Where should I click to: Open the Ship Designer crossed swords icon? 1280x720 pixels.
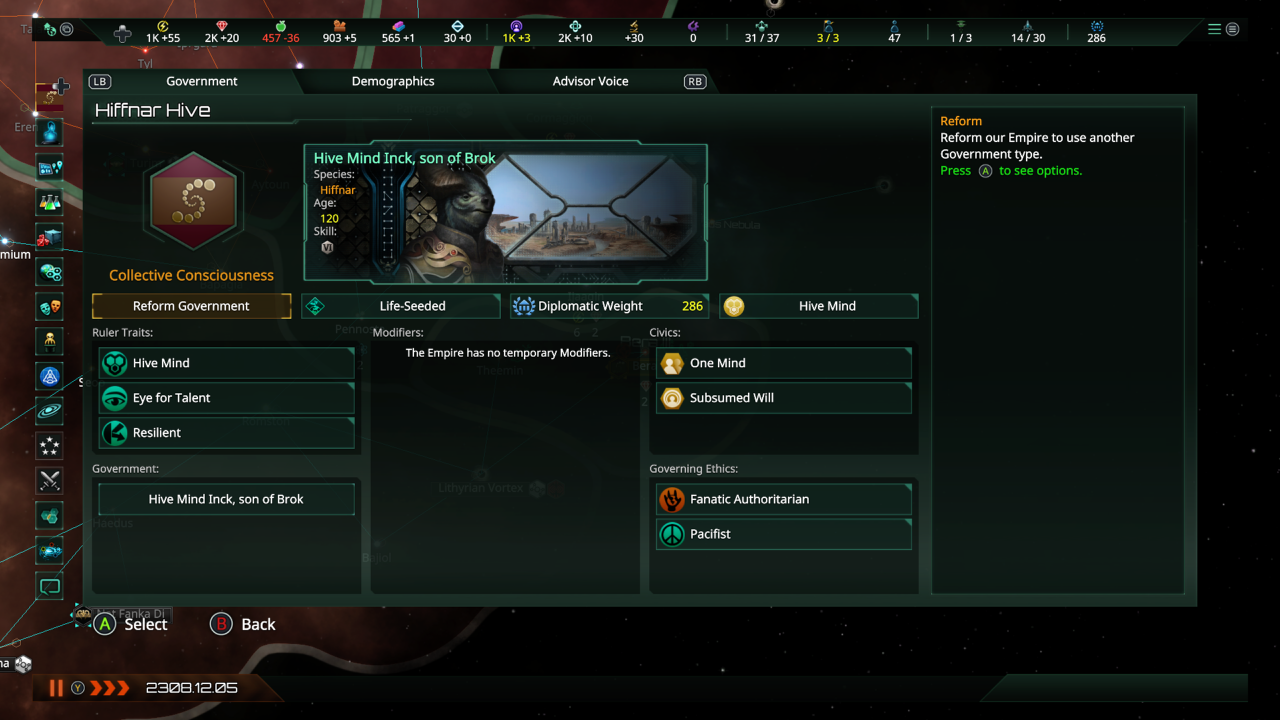pos(49,481)
